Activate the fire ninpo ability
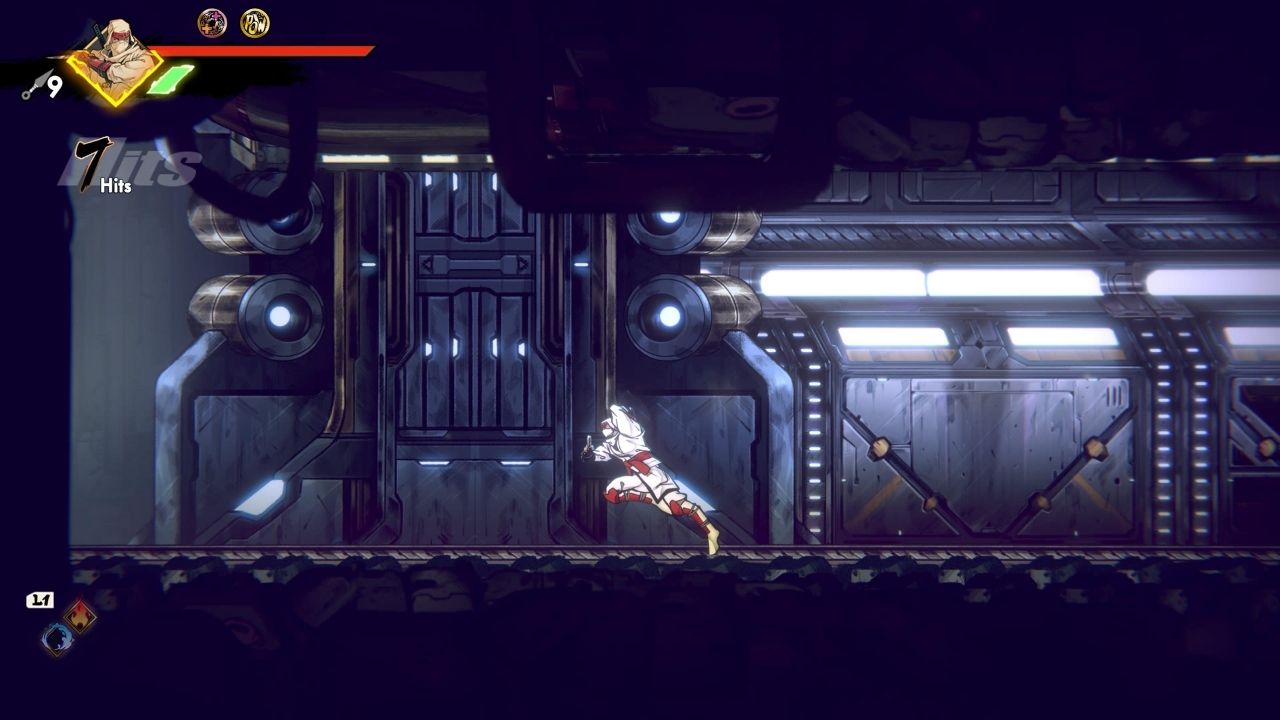 point(80,616)
